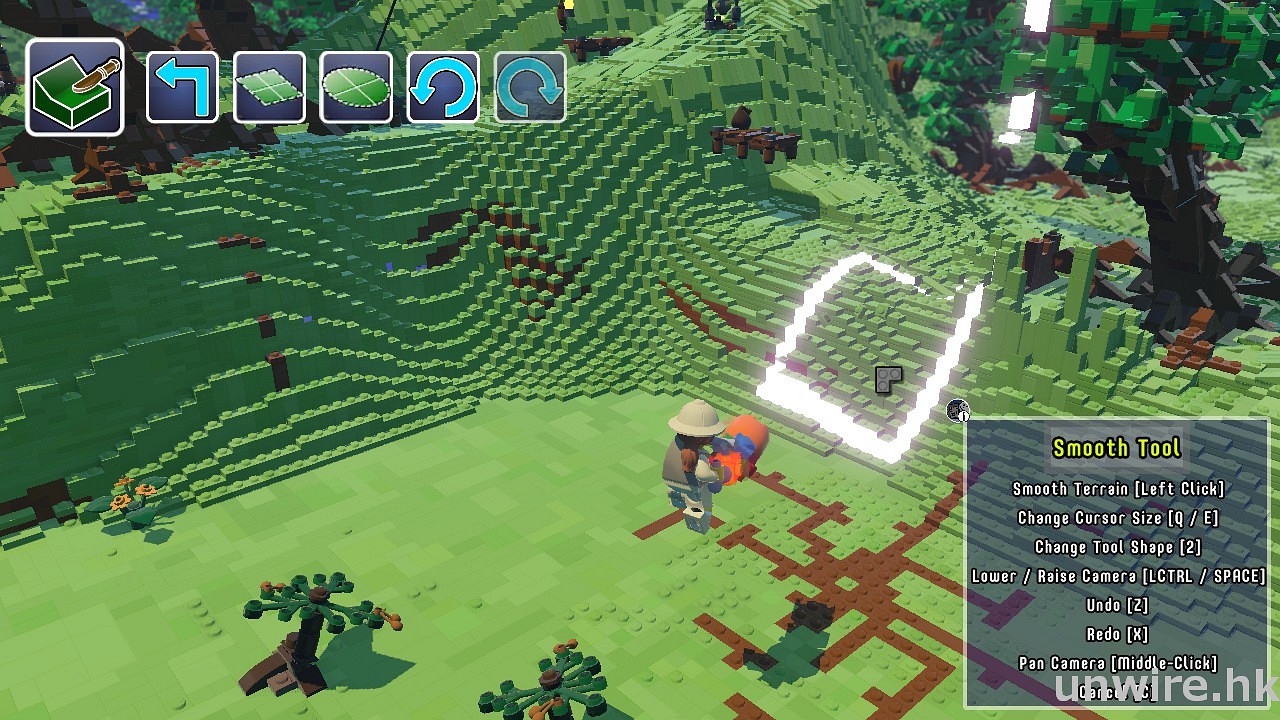Select the smooth terrain tool icon
The image size is (1280, 720).
[75, 88]
